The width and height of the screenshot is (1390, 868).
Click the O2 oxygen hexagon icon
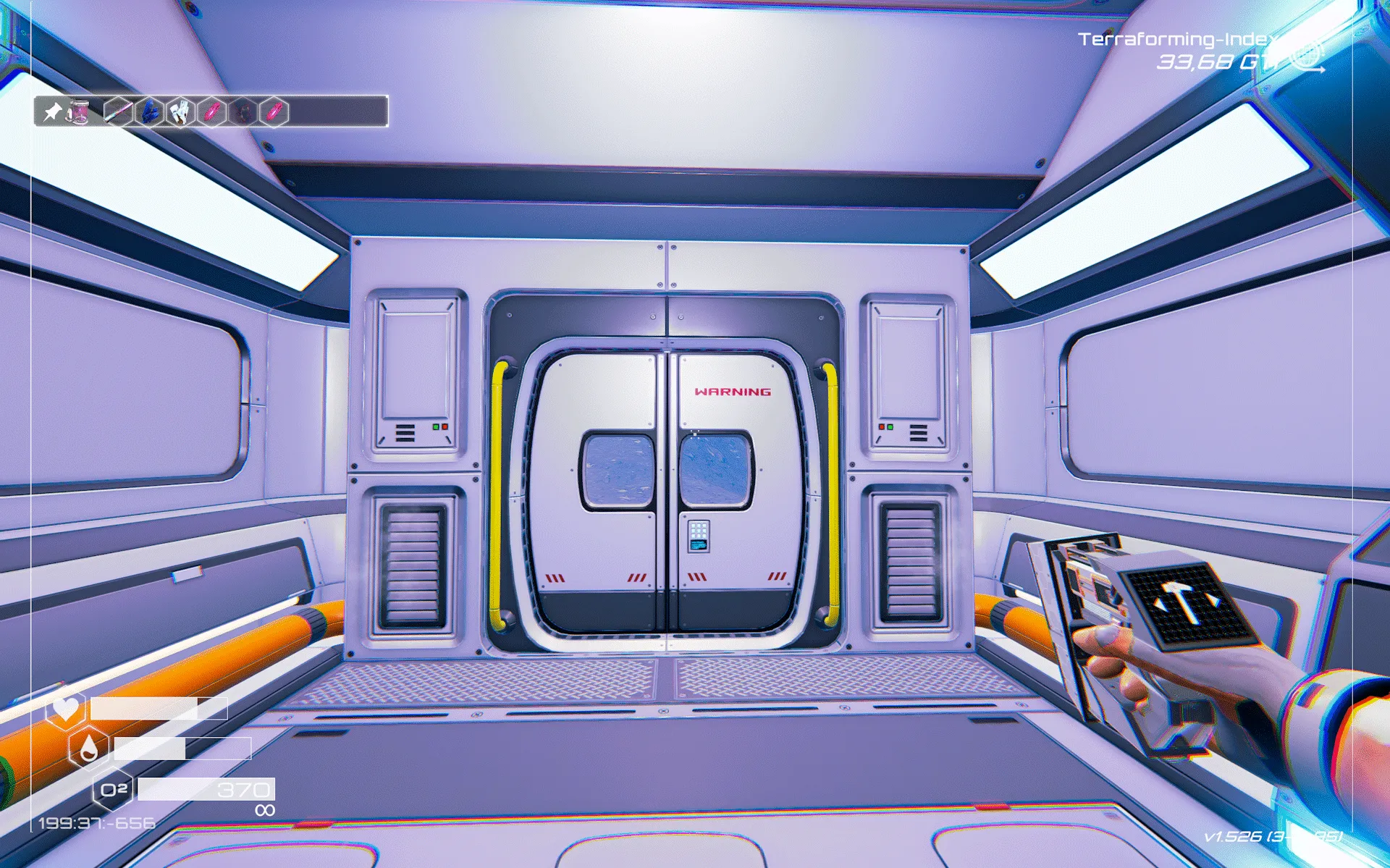pos(113,790)
